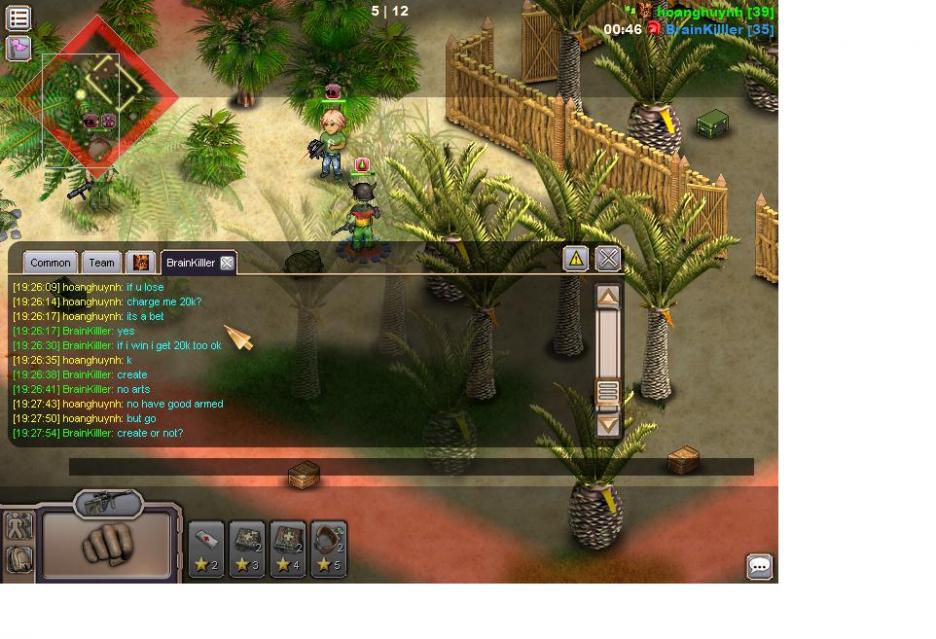Open the clan emblem chat tab
The height and width of the screenshot is (639, 936).
[x=141, y=263]
